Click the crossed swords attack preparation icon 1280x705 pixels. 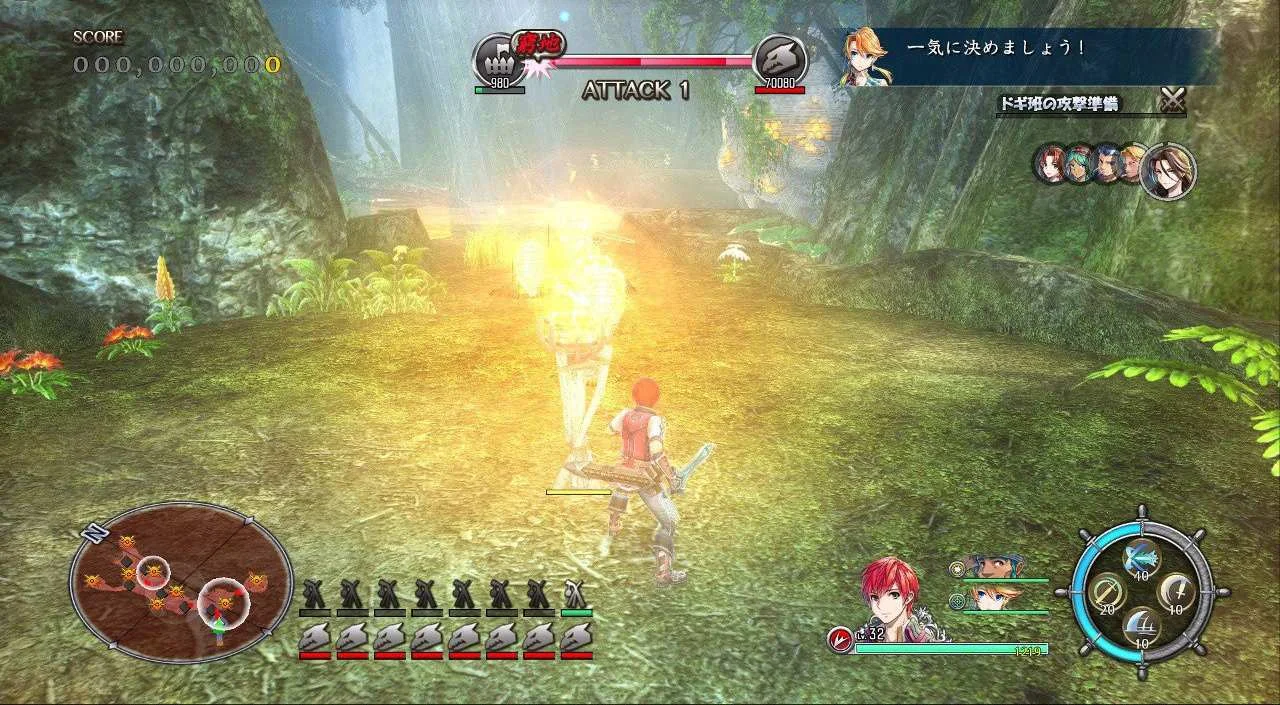click(1172, 100)
